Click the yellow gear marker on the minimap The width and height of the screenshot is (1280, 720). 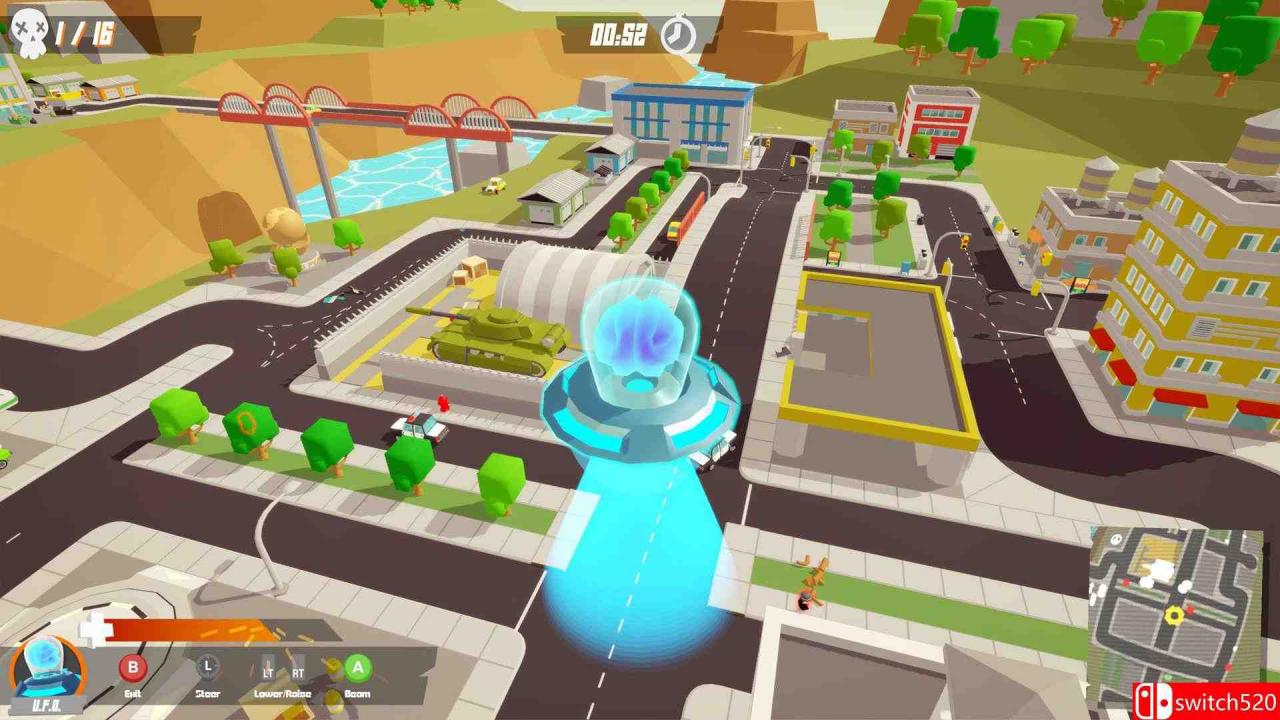click(x=1174, y=615)
